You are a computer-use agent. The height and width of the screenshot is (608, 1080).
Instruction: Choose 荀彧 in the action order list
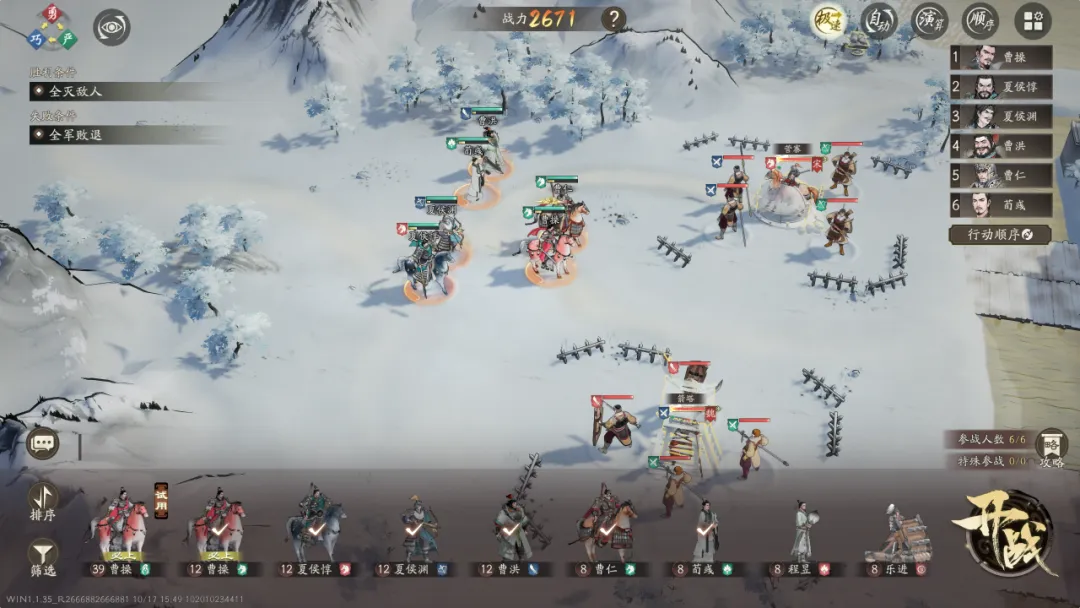coord(1000,205)
